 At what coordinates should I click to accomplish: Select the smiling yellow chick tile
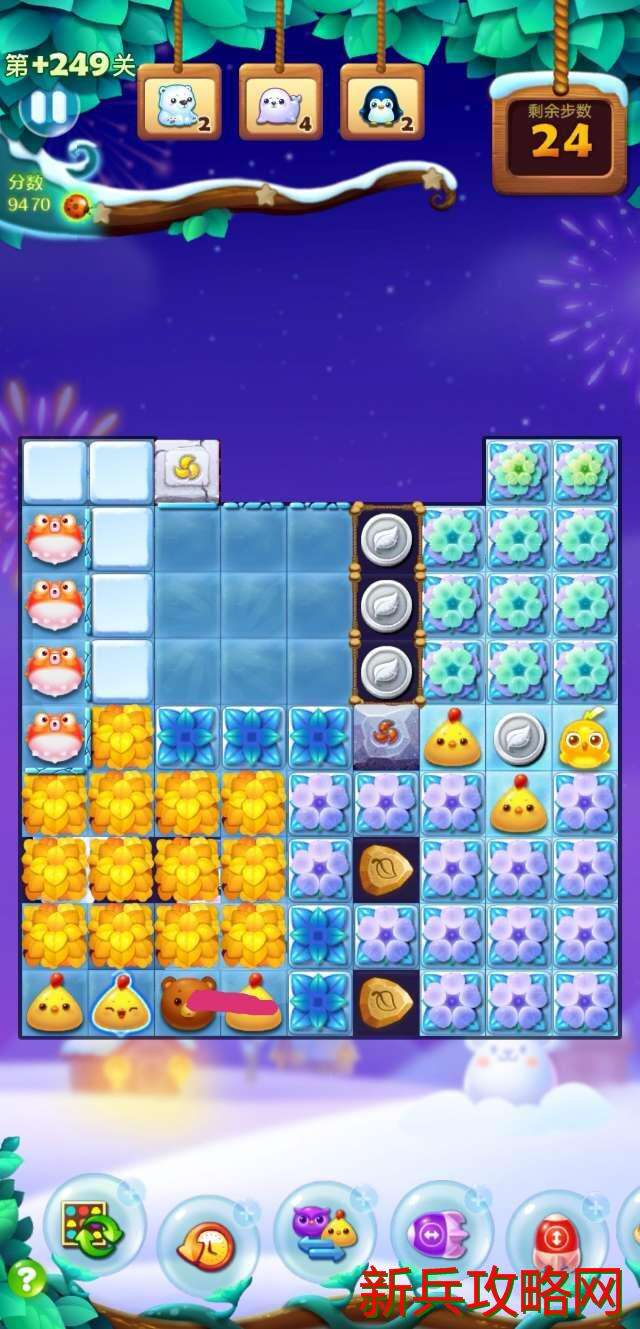click(121, 1002)
